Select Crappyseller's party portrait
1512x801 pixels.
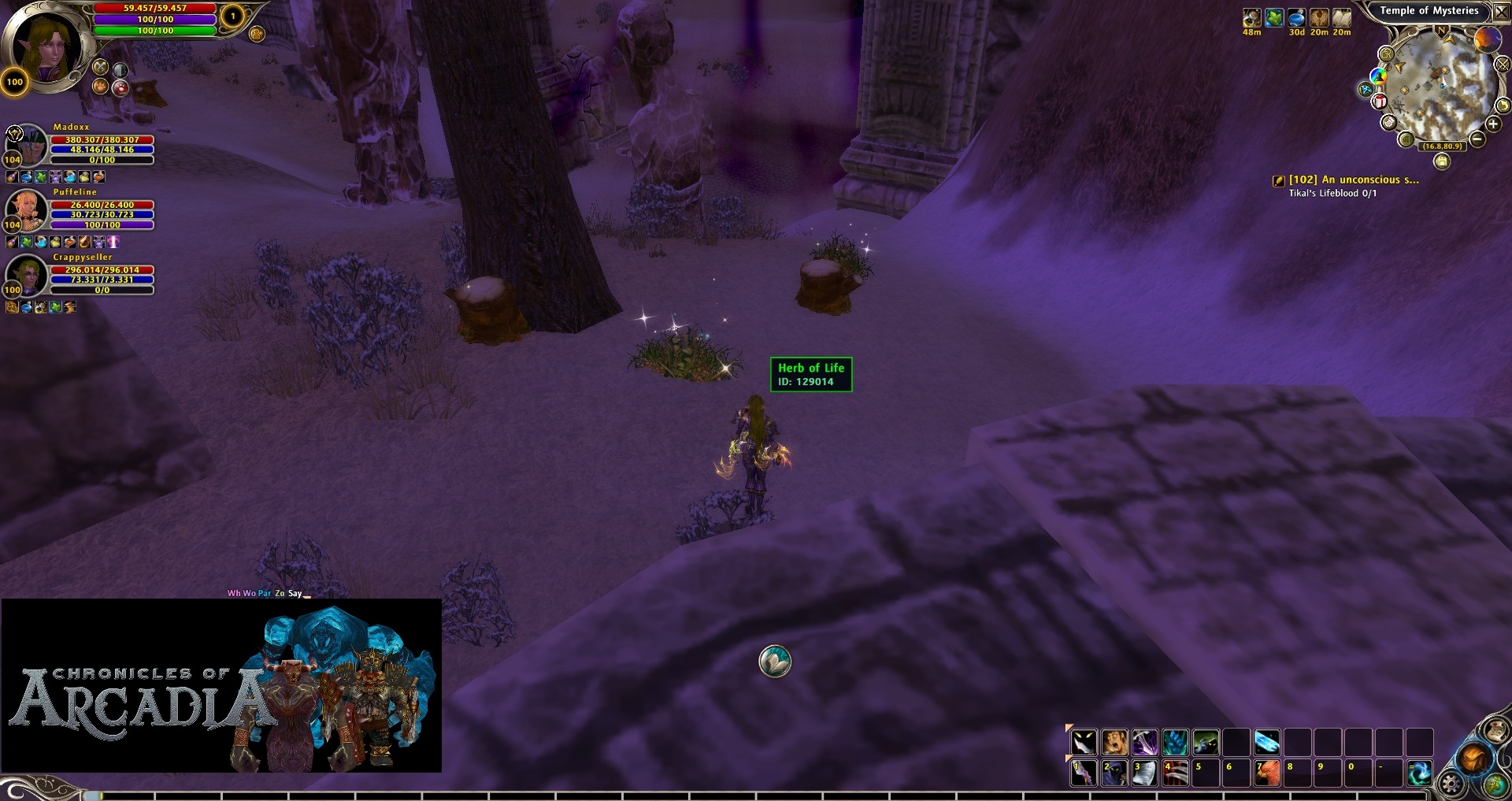[26, 274]
